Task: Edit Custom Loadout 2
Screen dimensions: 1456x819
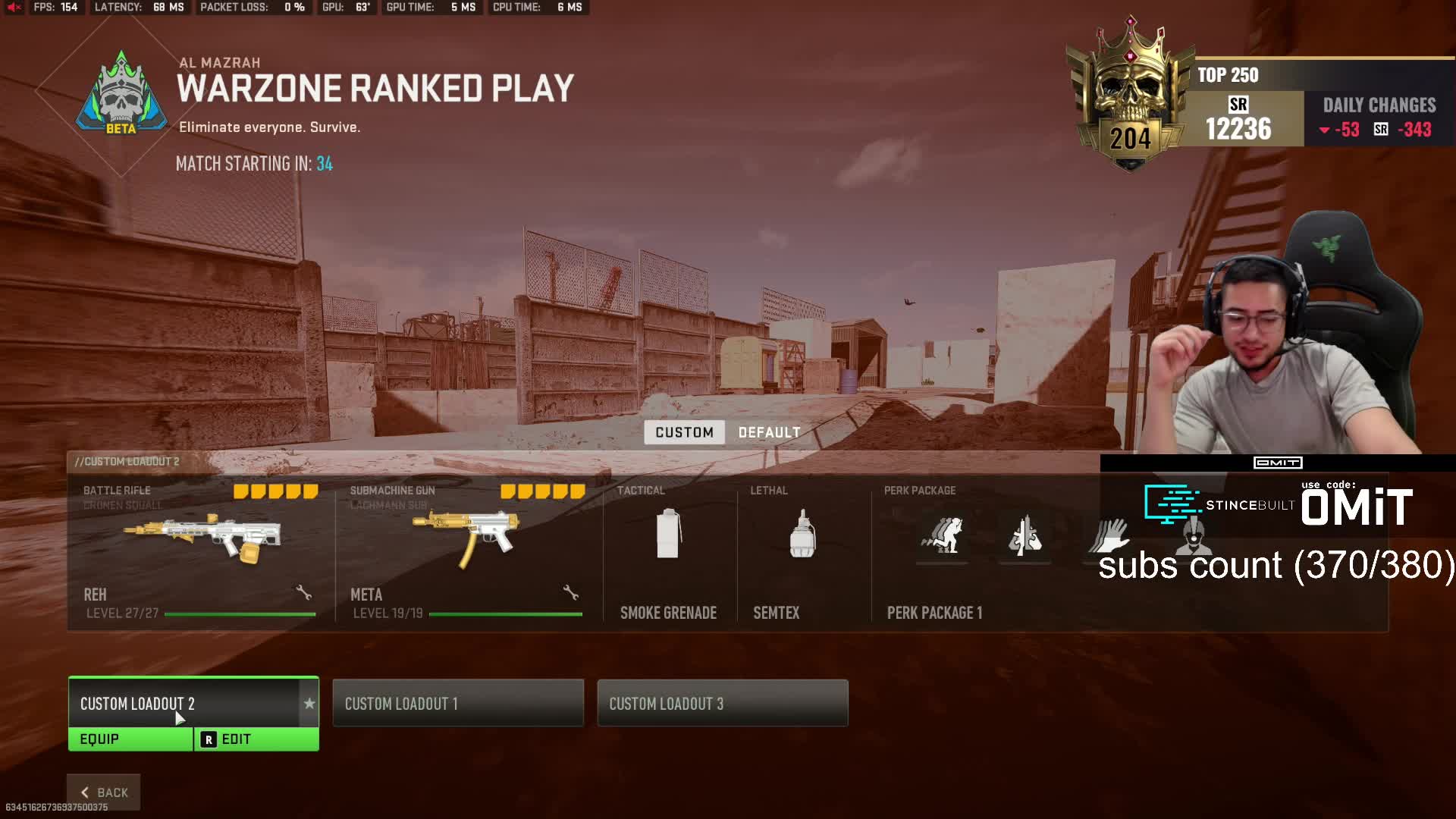Action: coord(256,739)
